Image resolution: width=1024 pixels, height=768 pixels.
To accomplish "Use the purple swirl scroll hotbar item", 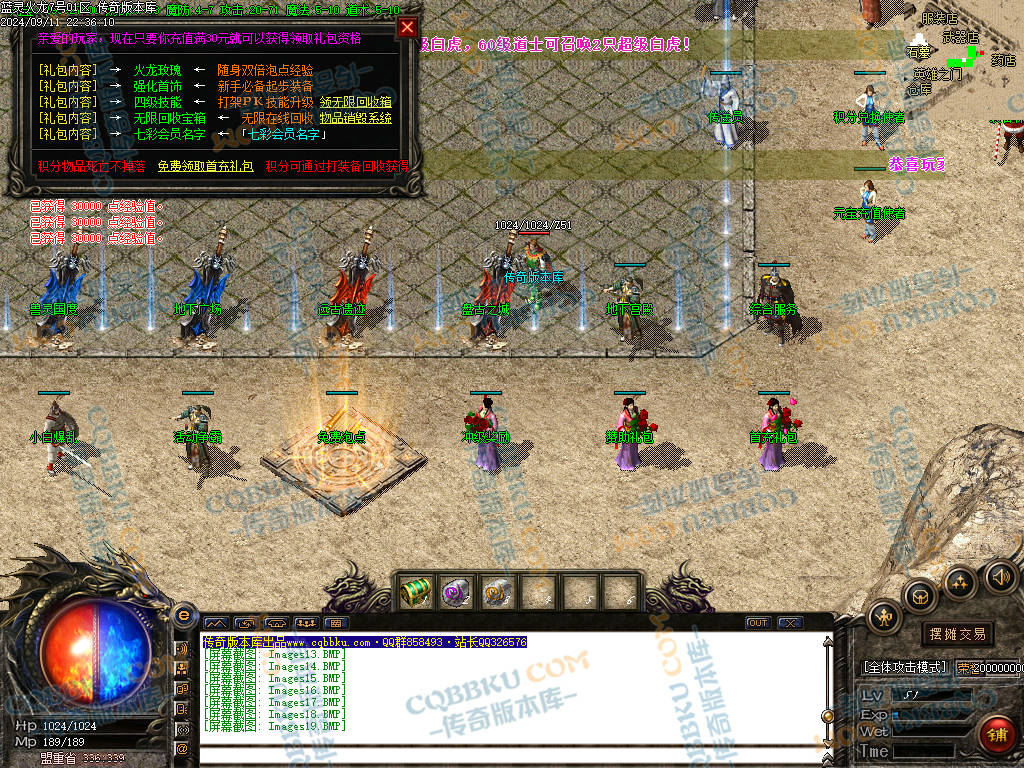I will coord(457,593).
